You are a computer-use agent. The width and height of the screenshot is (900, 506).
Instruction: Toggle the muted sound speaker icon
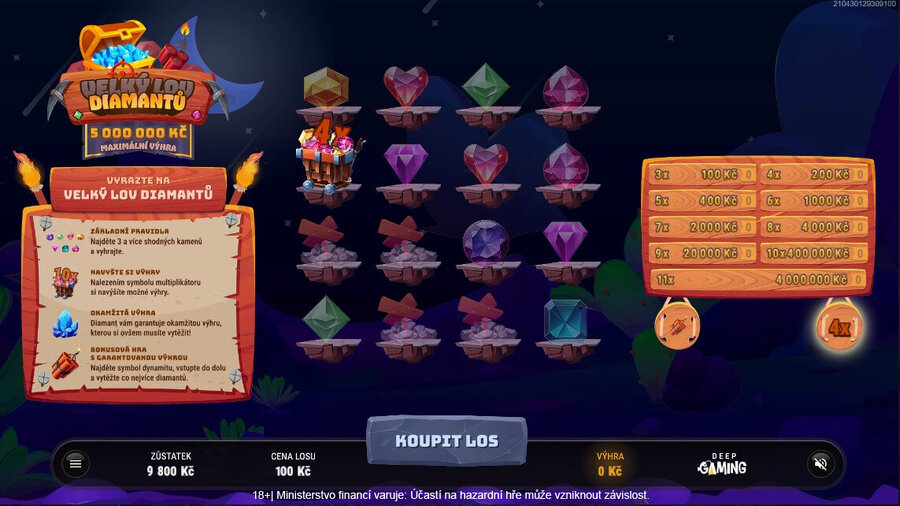point(821,464)
